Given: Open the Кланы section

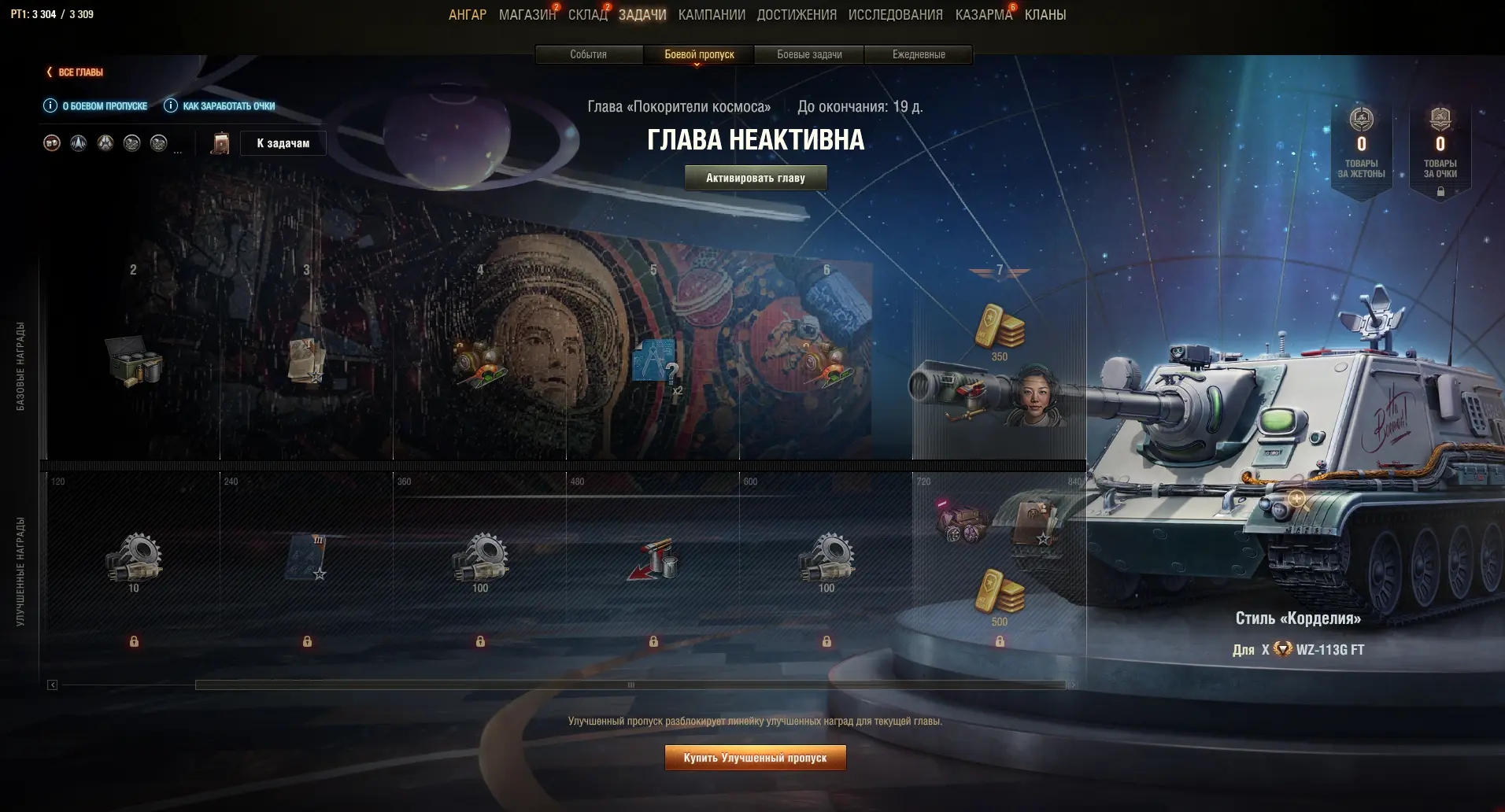Looking at the screenshot, I should [1045, 15].
